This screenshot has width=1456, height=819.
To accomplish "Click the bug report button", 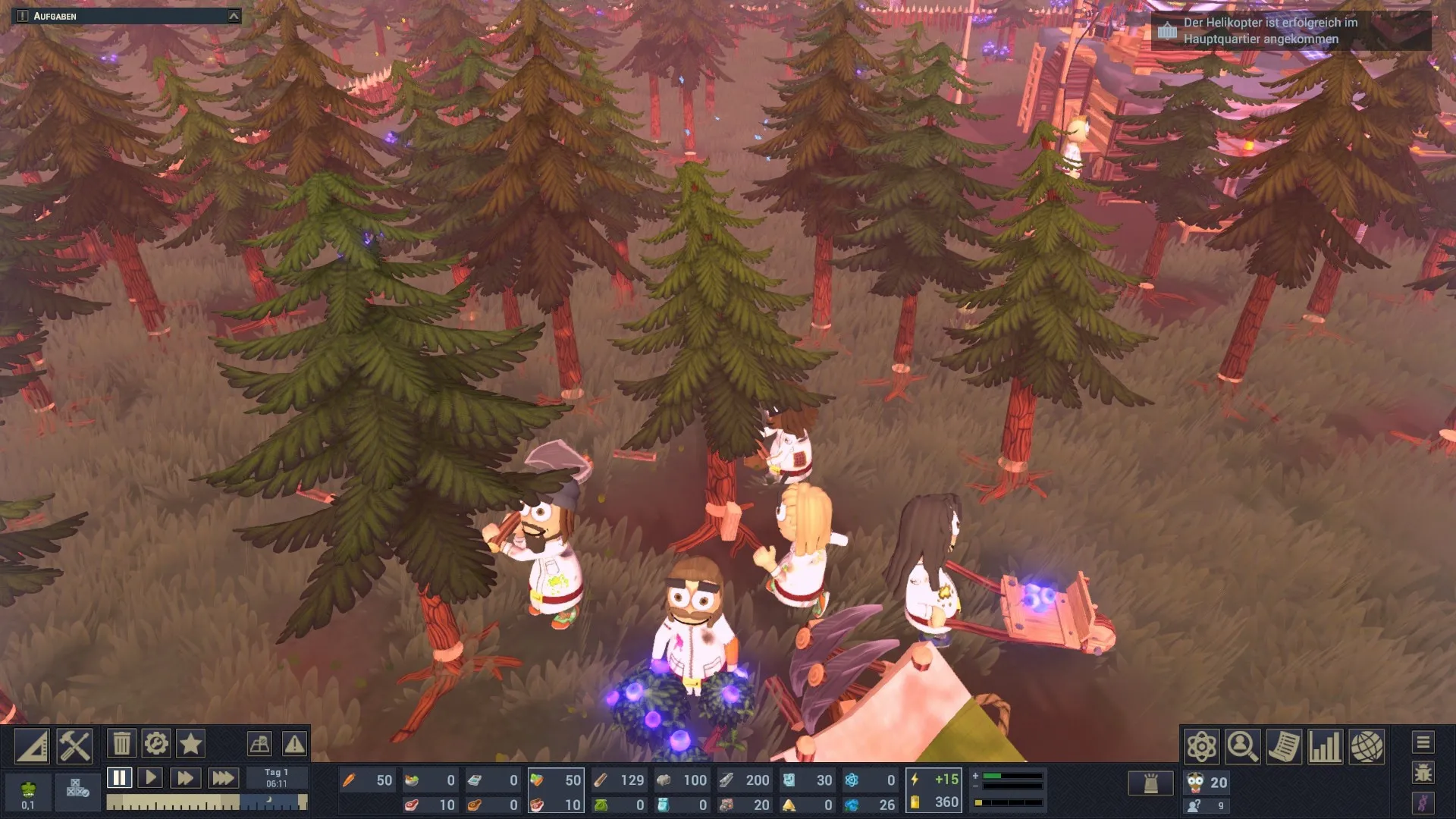I will click(x=1423, y=773).
